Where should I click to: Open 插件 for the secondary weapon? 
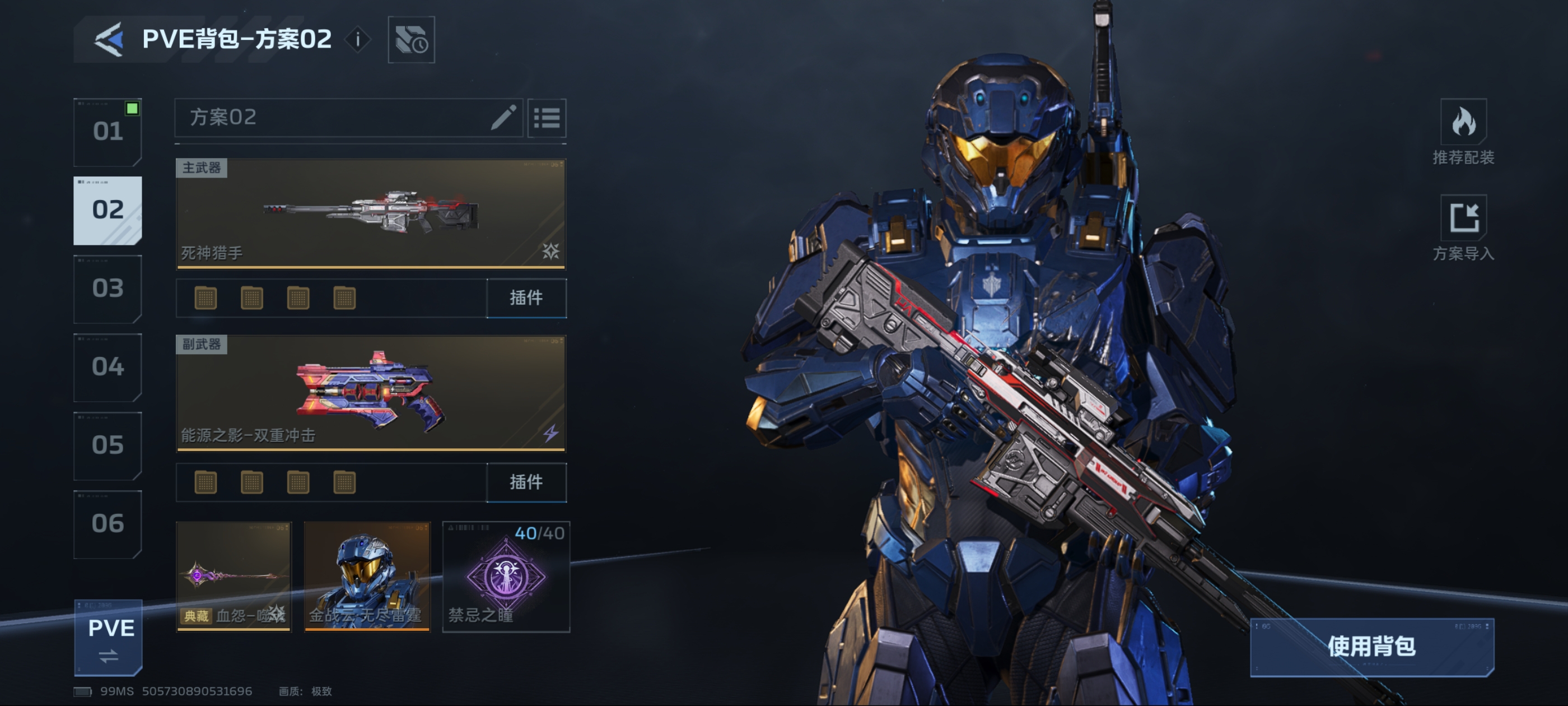coord(526,482)
